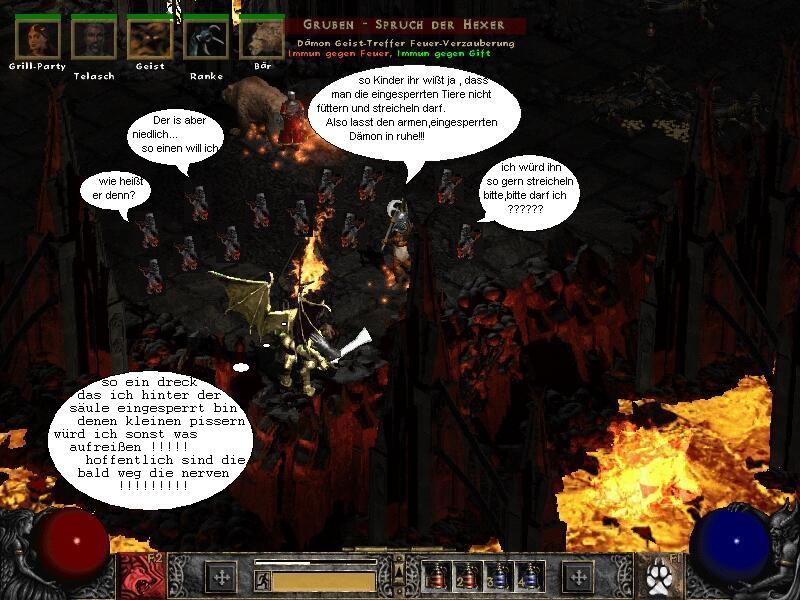Choose the Ranke vine summon portrait
Image resolution: width=800 pixels, height=600 pixels.
(205, 39)
